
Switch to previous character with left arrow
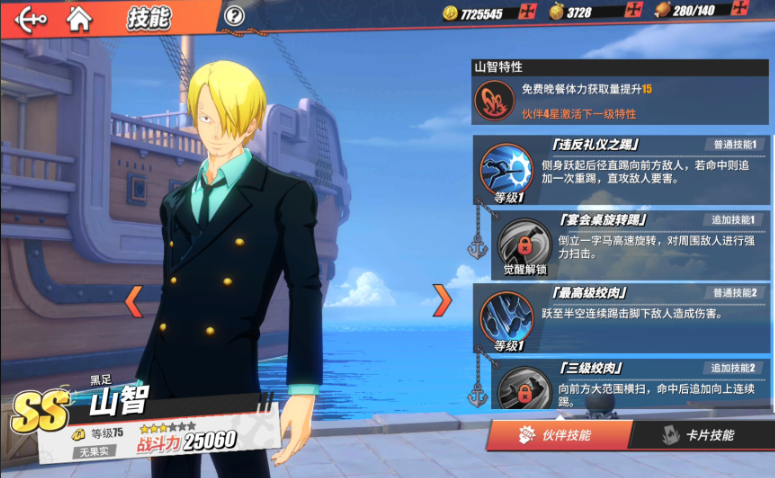coord(132,299)
